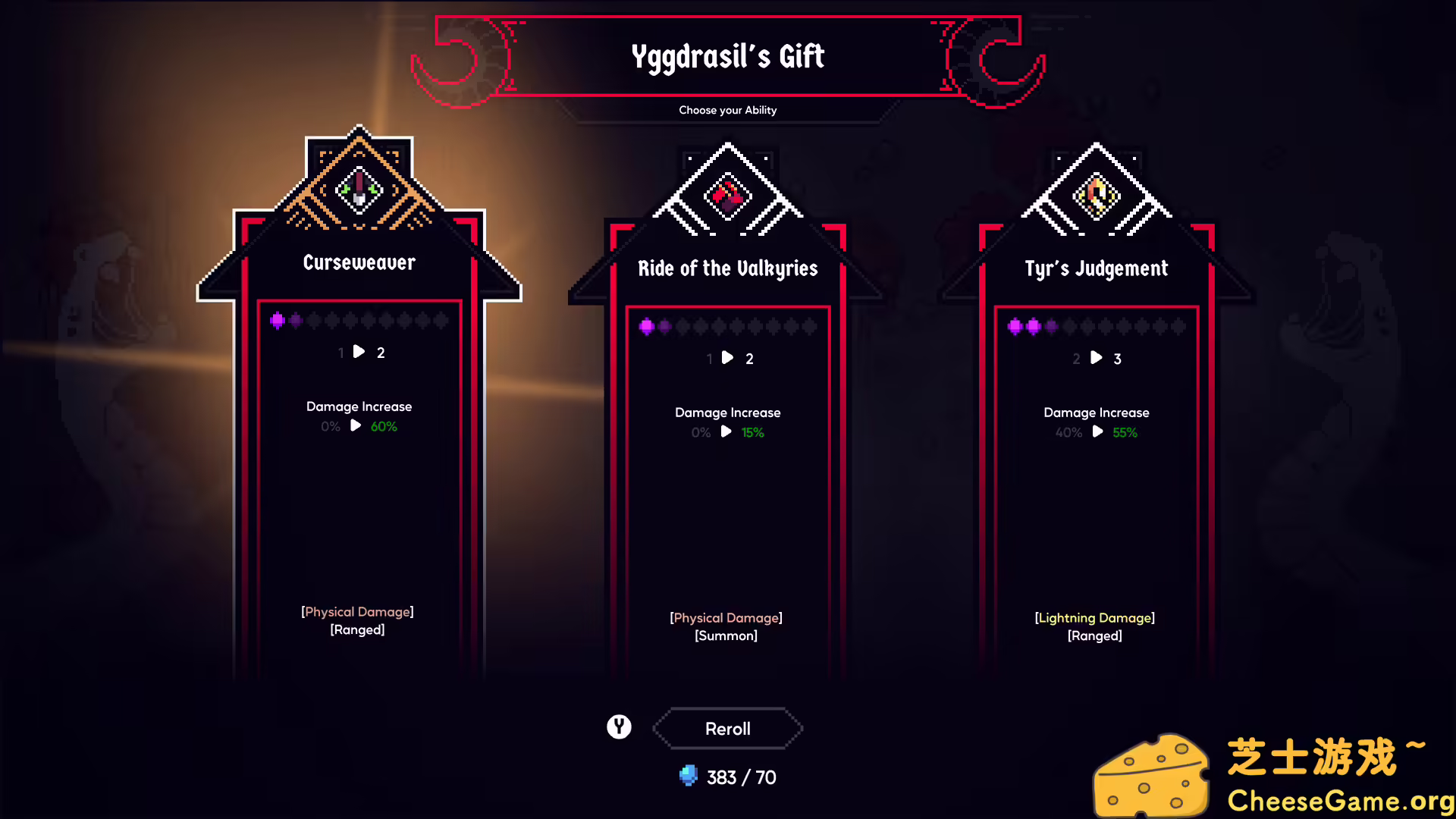Expand the Curseweaver level arrow
Screen dimensions: 1456x819
[x=358, y=351]
